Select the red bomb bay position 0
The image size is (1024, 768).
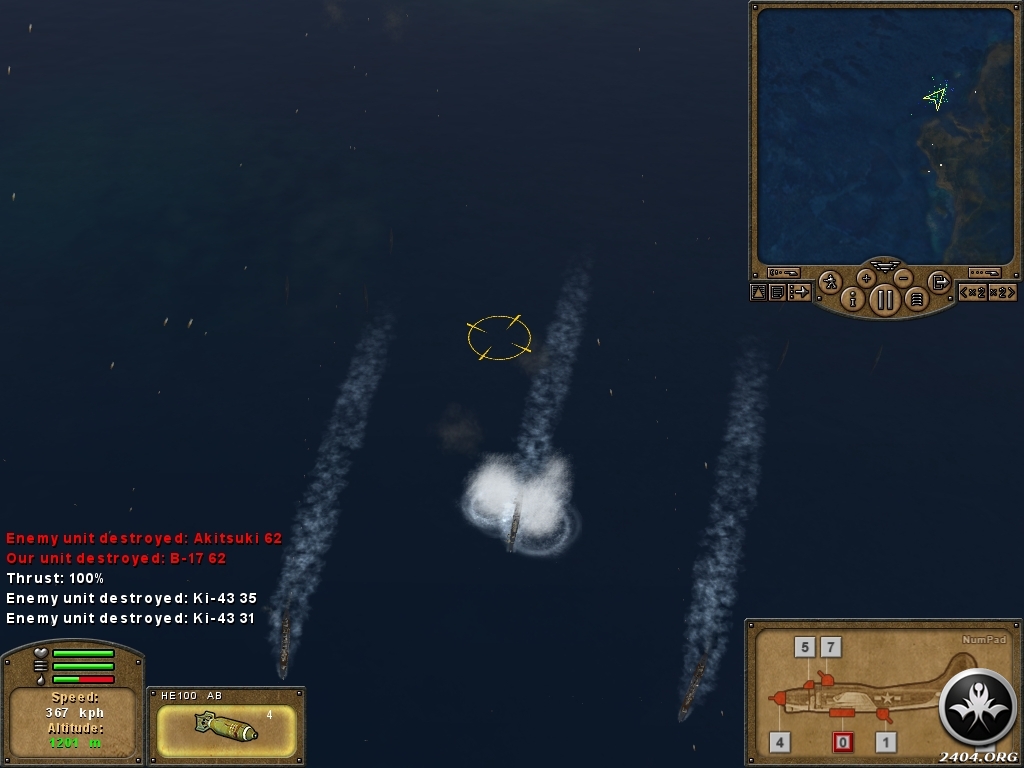[844, 742]
